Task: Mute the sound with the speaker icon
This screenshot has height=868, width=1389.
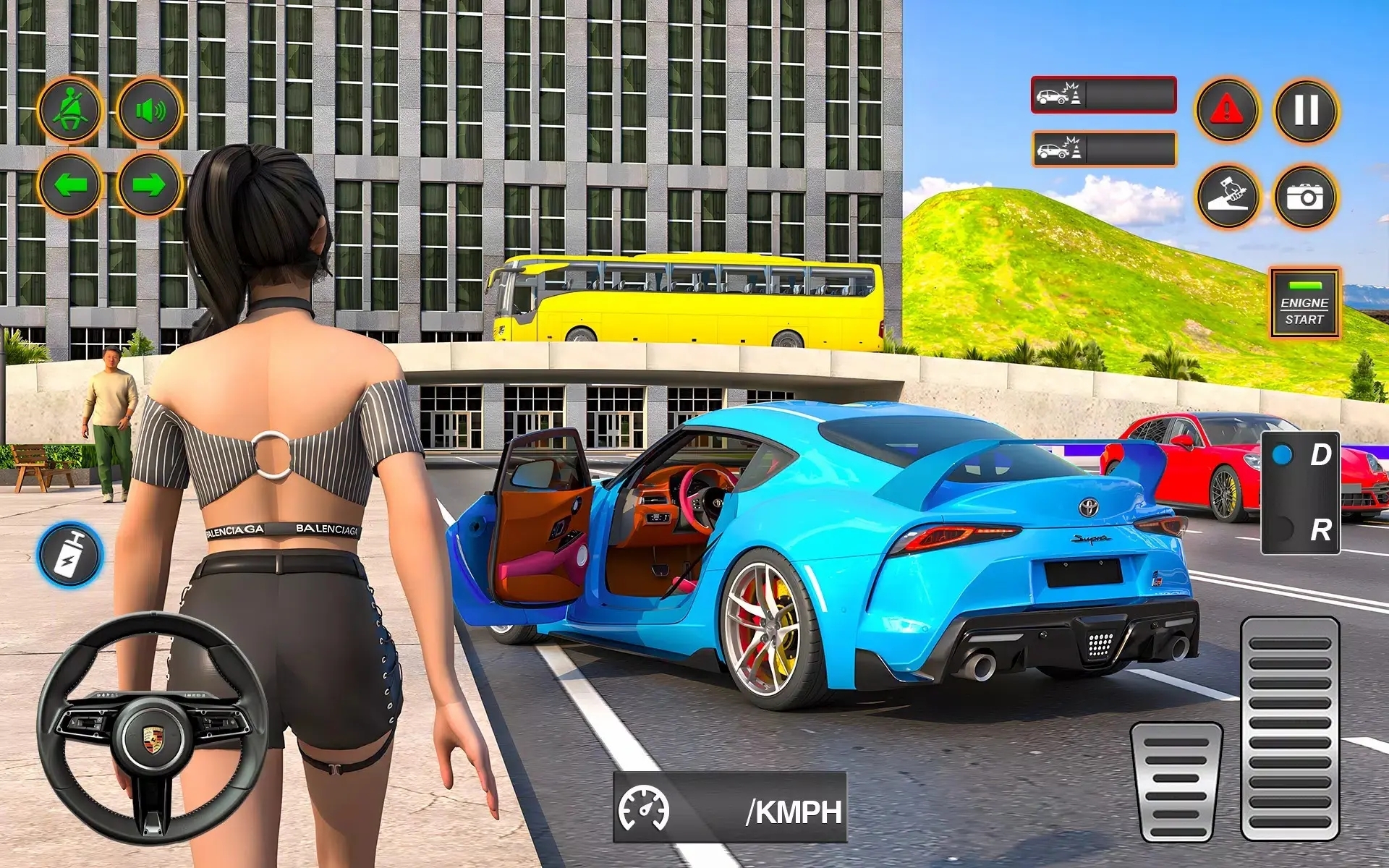Action: (x=150, y=111)
